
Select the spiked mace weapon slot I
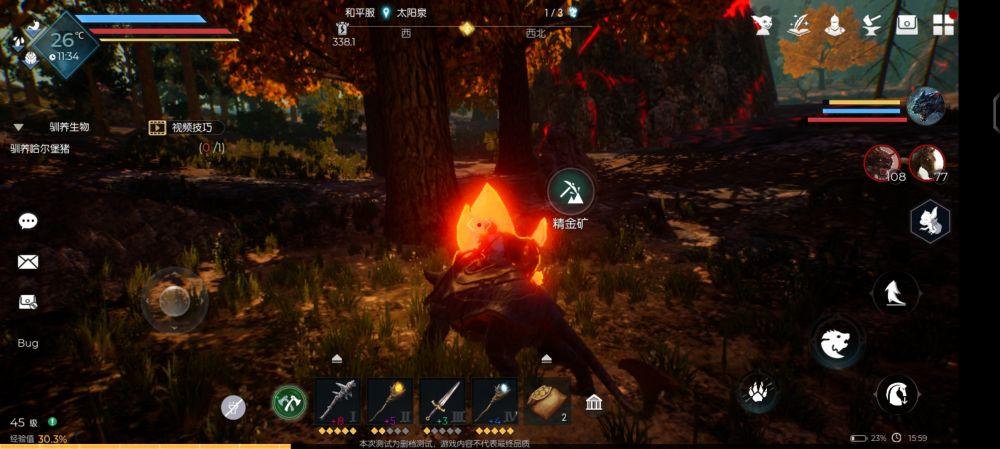point(337,400)
